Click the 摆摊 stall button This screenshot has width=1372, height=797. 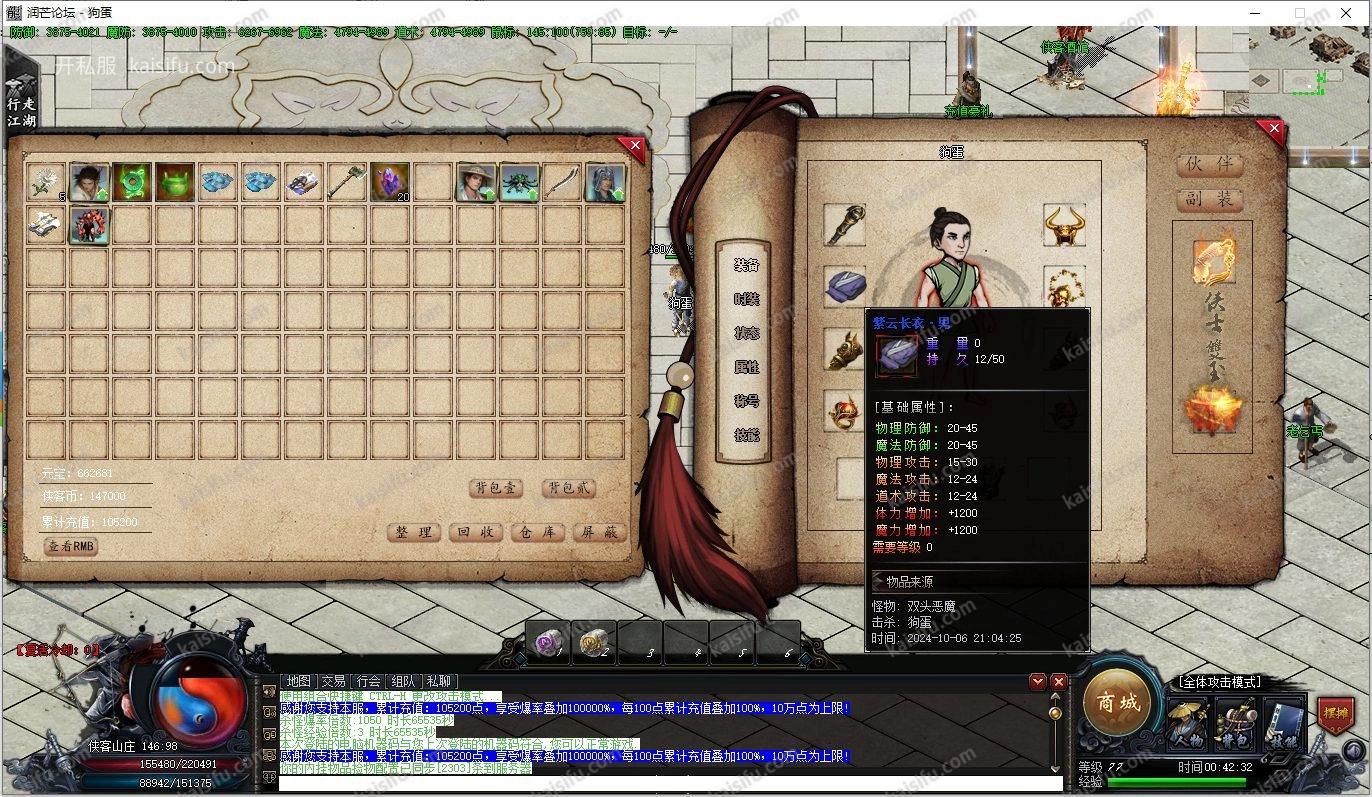click(x=1335, y=714)
